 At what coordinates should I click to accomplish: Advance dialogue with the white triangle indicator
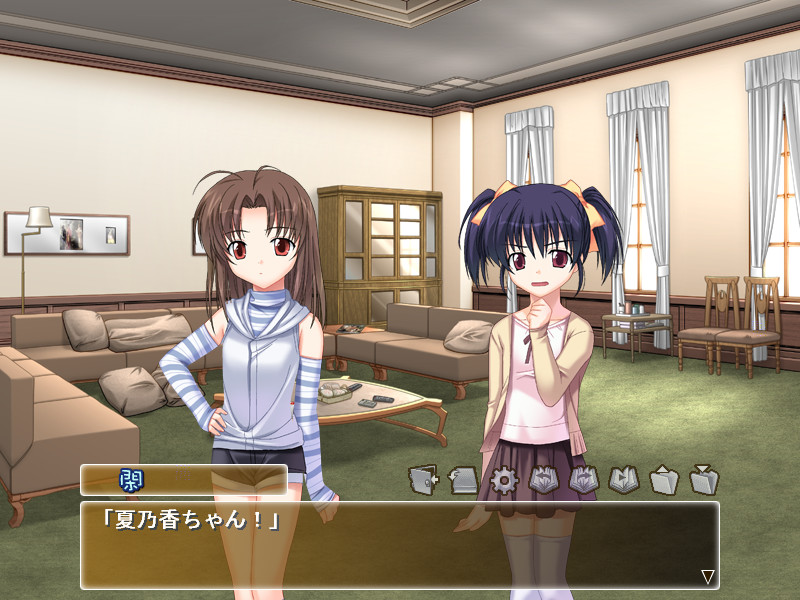(x=707, y=576)
